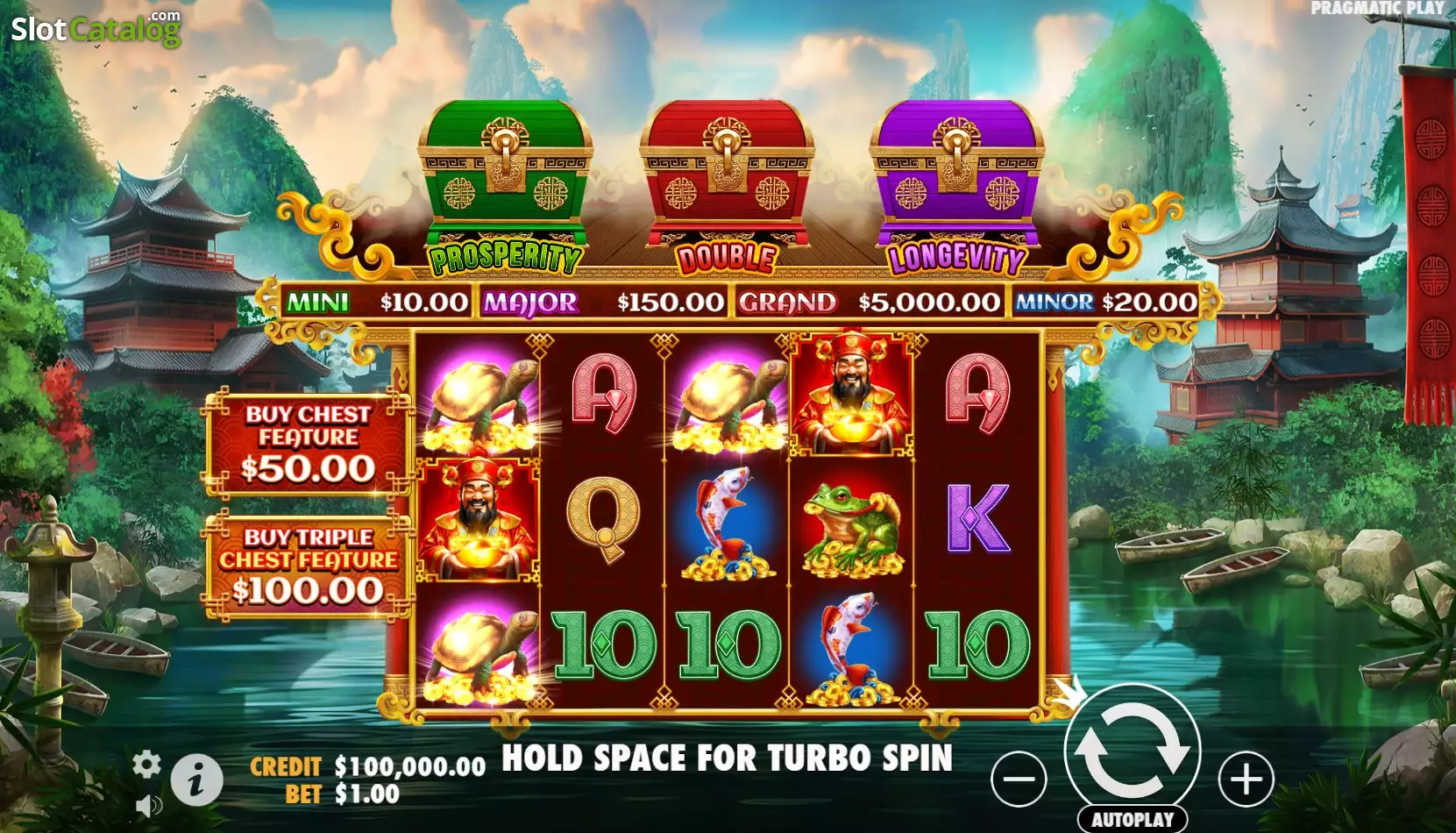
Task: Increase the bet with the plus button
Action: [1246, 779]
